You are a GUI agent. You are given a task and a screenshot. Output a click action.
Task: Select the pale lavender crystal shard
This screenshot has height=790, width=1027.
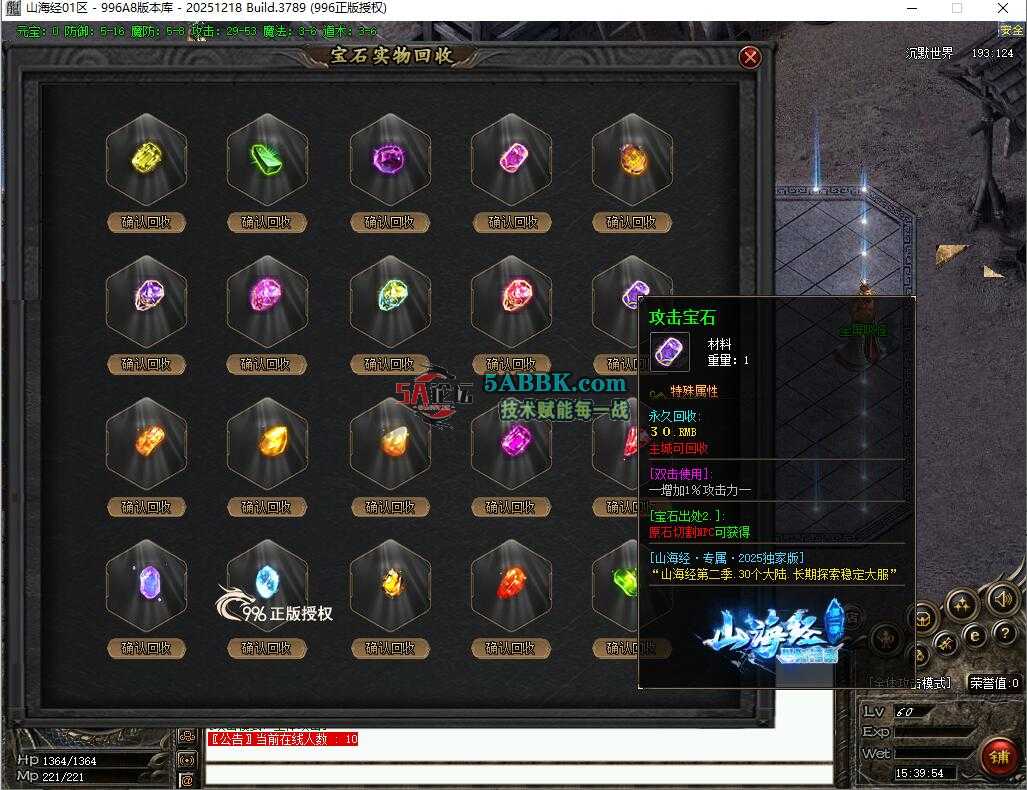click(146, 582)
